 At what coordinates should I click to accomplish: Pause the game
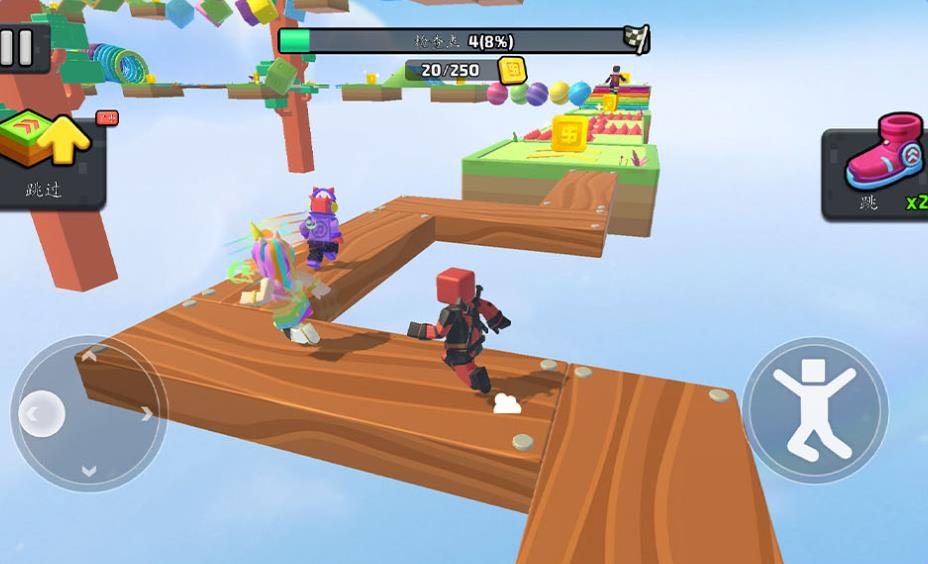coord(17,47)
